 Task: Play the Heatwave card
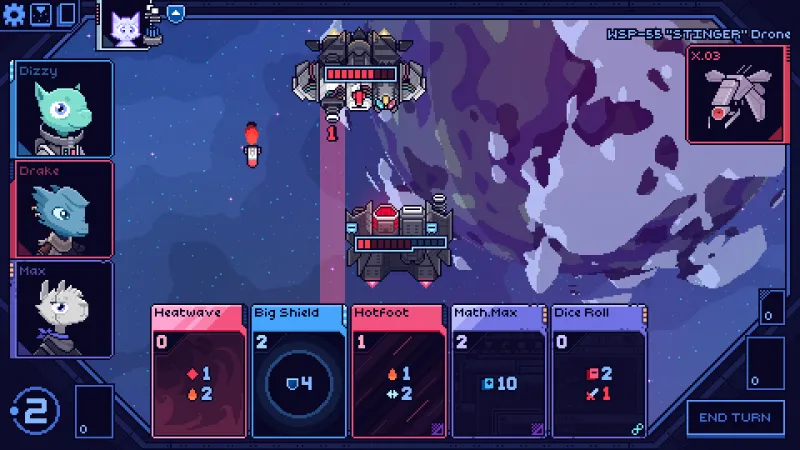coord(198,371)
